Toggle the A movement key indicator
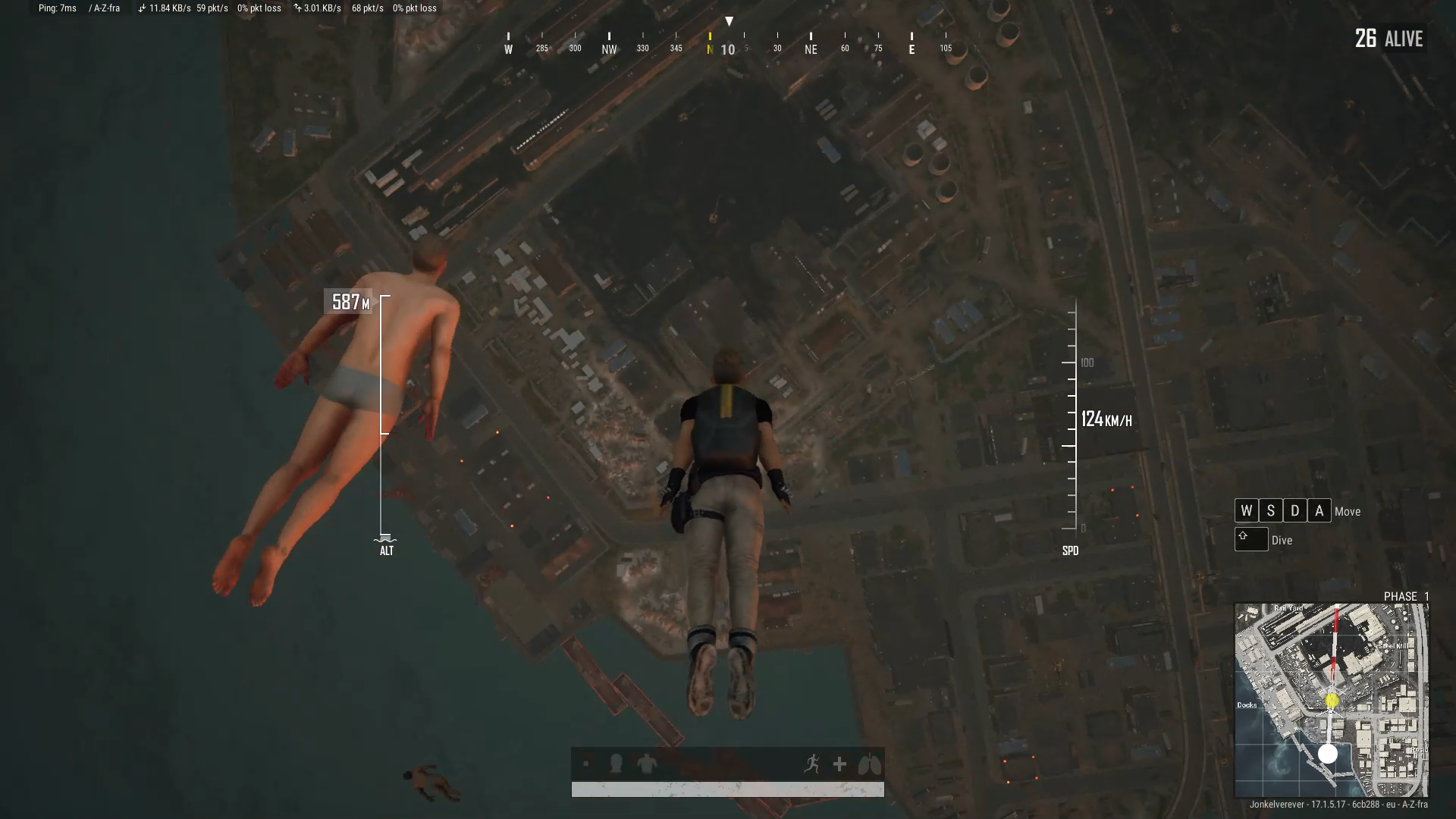 pos(1319,510)
